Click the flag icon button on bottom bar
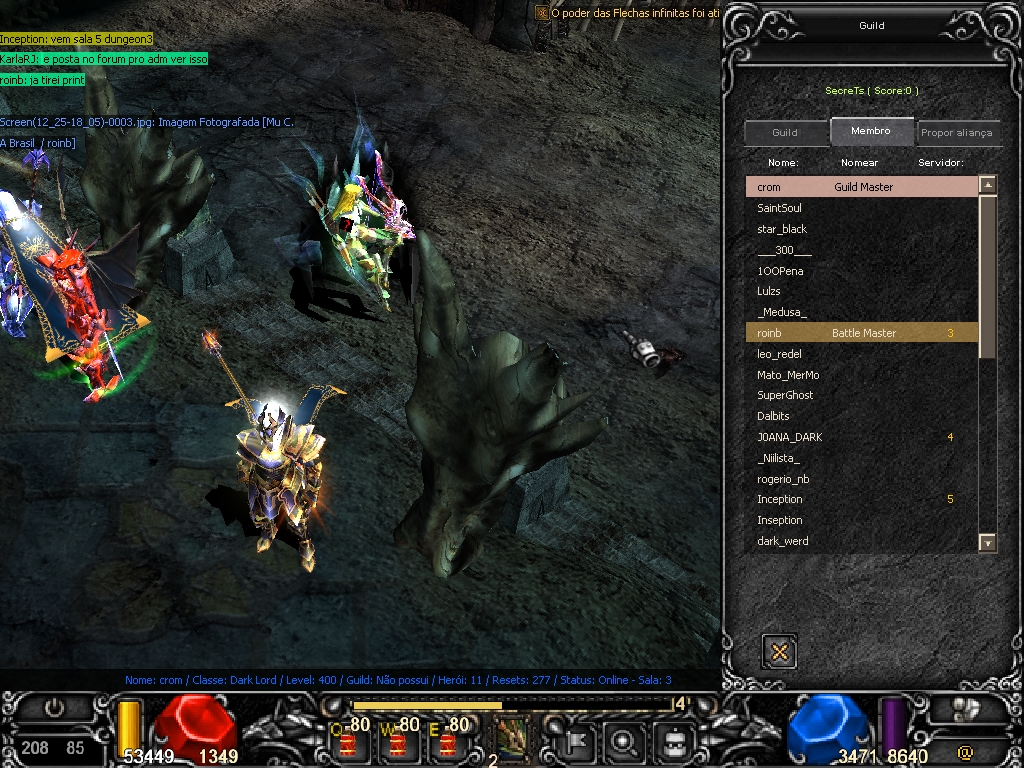 [579, 742]
